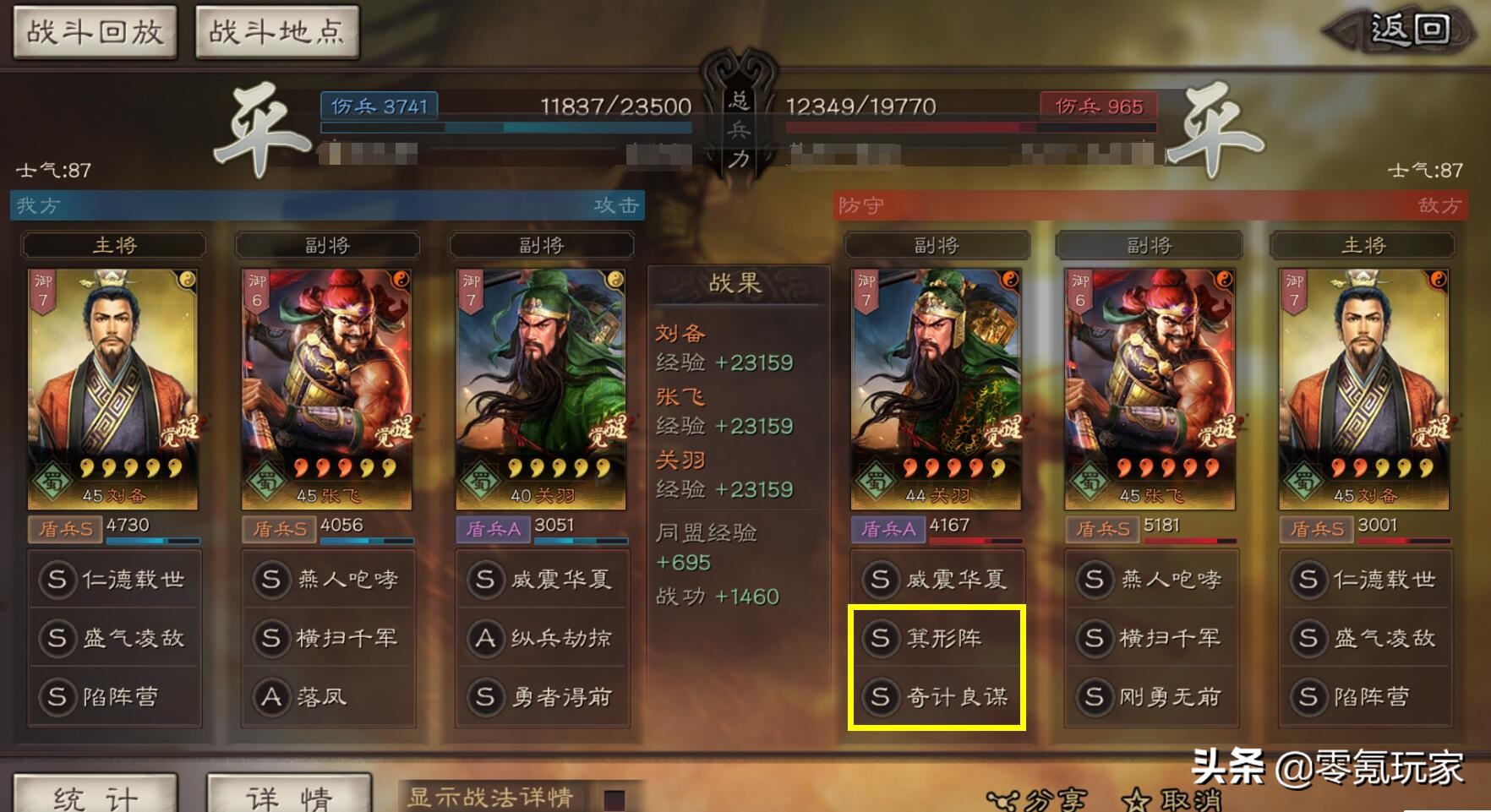
Task: Click 张飞's 燕人咆哮 S skill icon
Action: click(x=272, y=580)
